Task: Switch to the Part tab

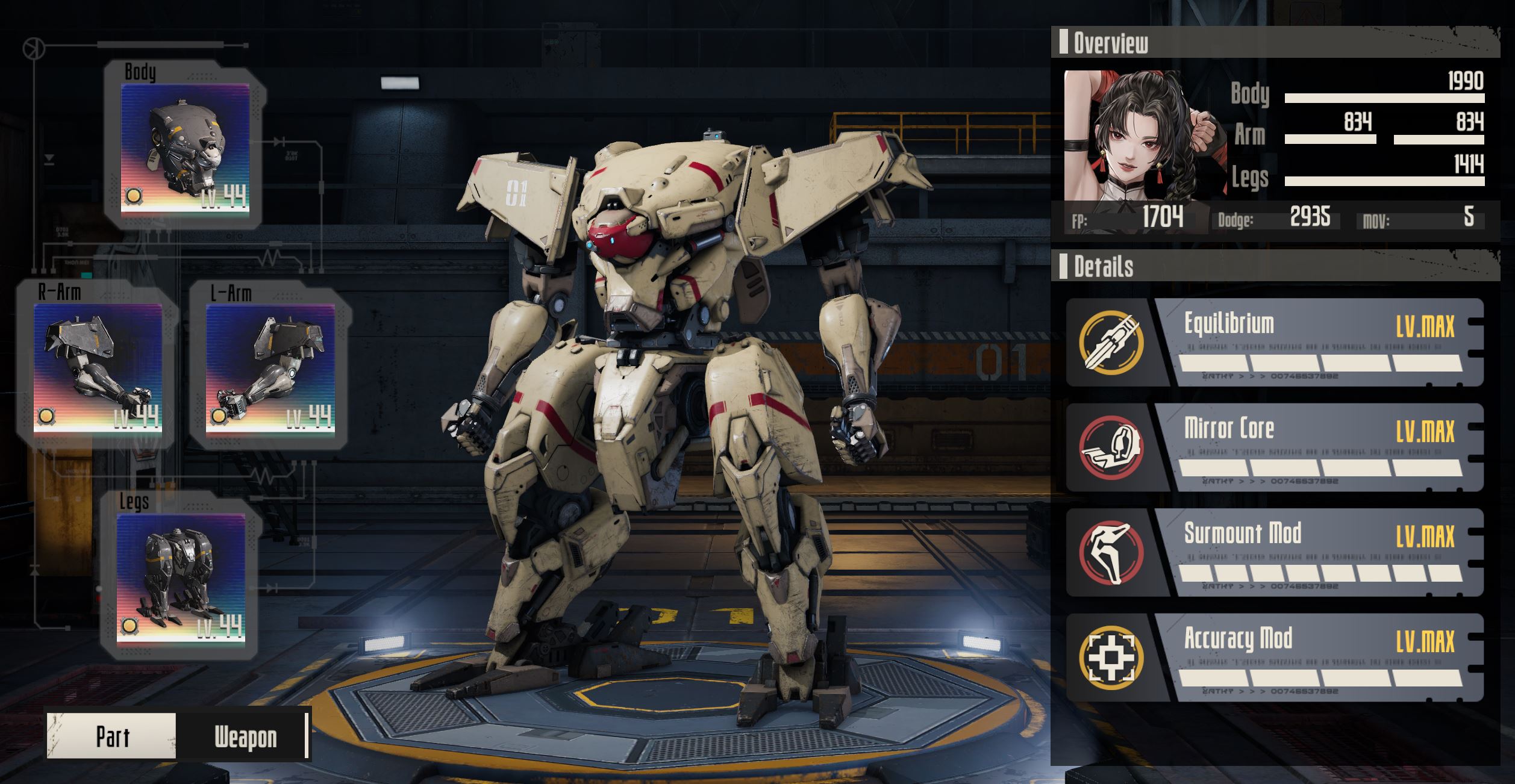Action: coord(113,736)
